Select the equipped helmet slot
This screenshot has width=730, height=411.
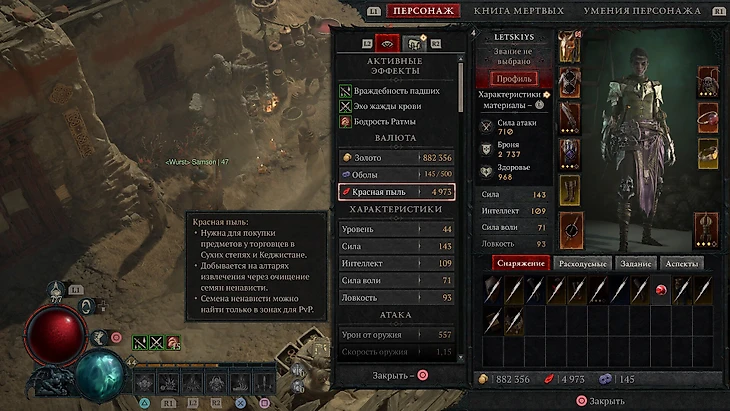click(x=570, y=46)
